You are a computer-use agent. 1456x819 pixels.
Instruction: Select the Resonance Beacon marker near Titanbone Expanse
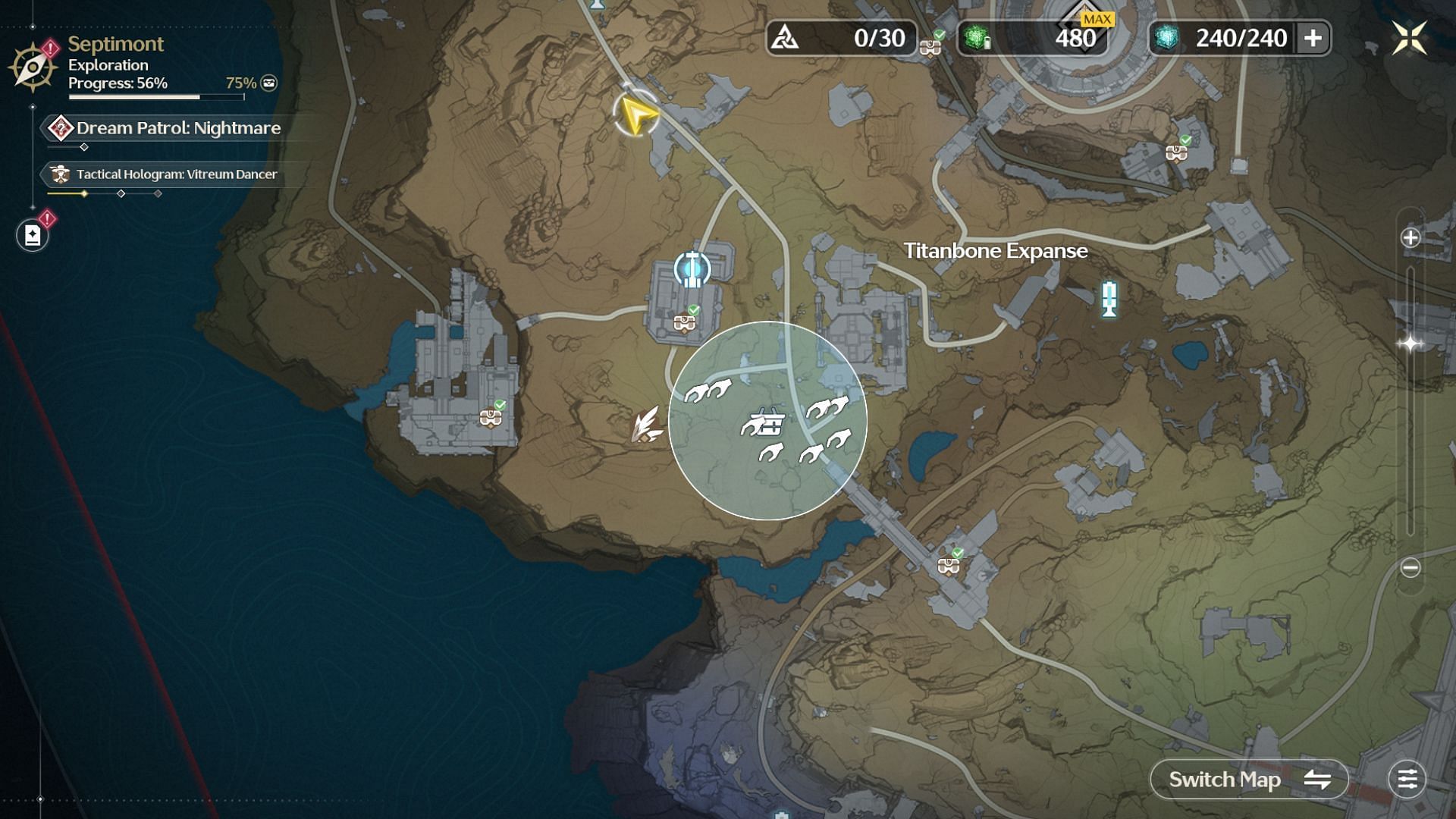1109,298
